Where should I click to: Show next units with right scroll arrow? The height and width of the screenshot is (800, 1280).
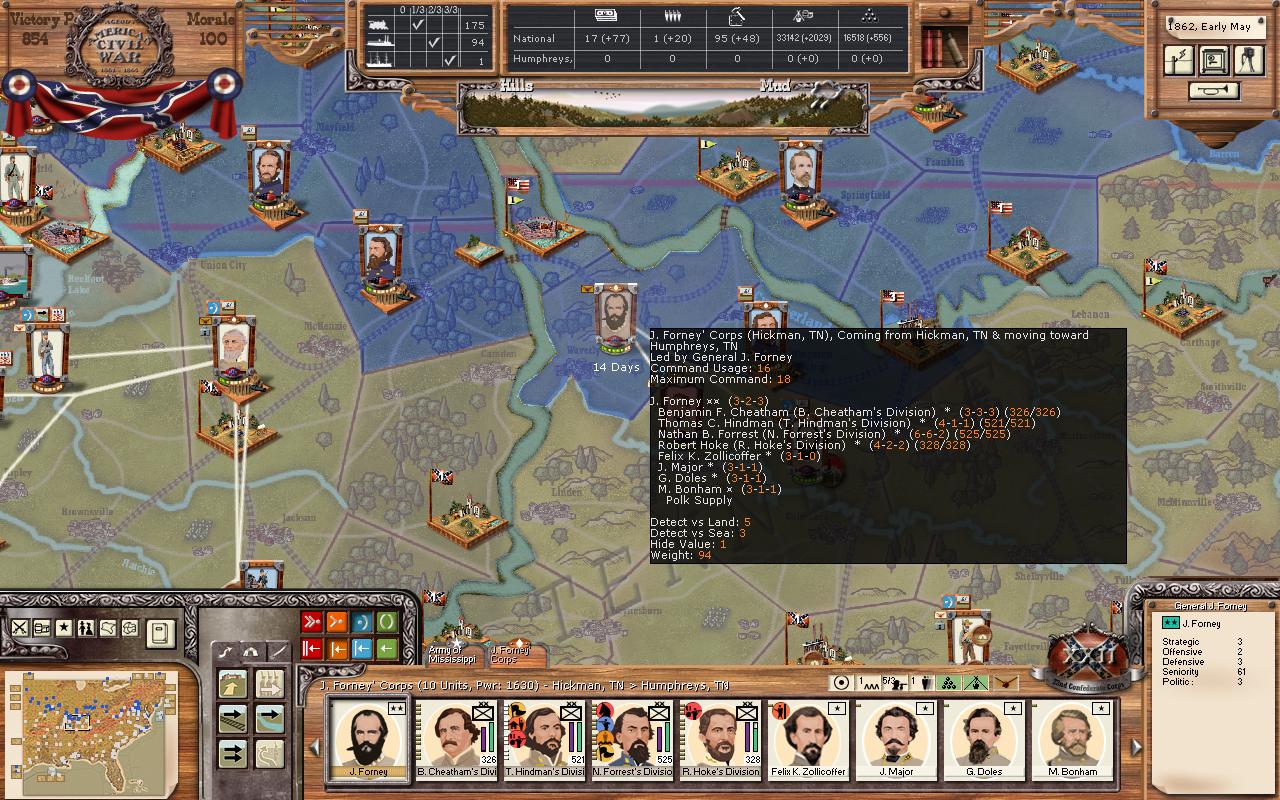pyautogui.click(x=1136, y=747)
